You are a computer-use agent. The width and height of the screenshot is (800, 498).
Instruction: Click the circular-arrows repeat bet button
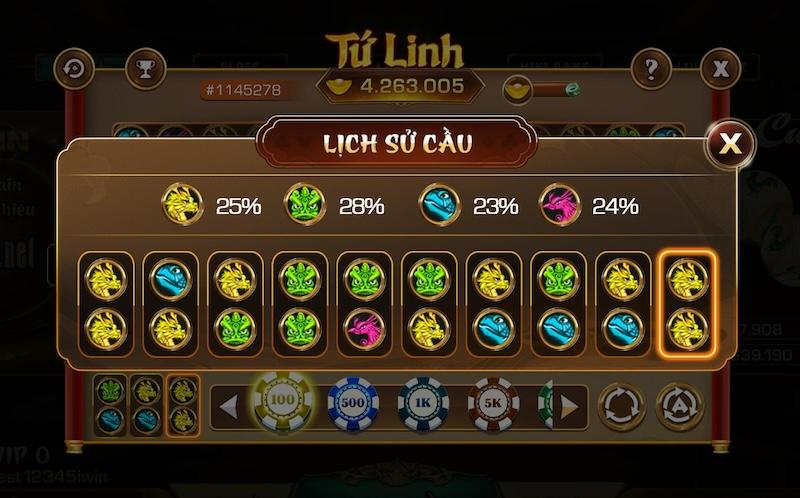[621, 406]
